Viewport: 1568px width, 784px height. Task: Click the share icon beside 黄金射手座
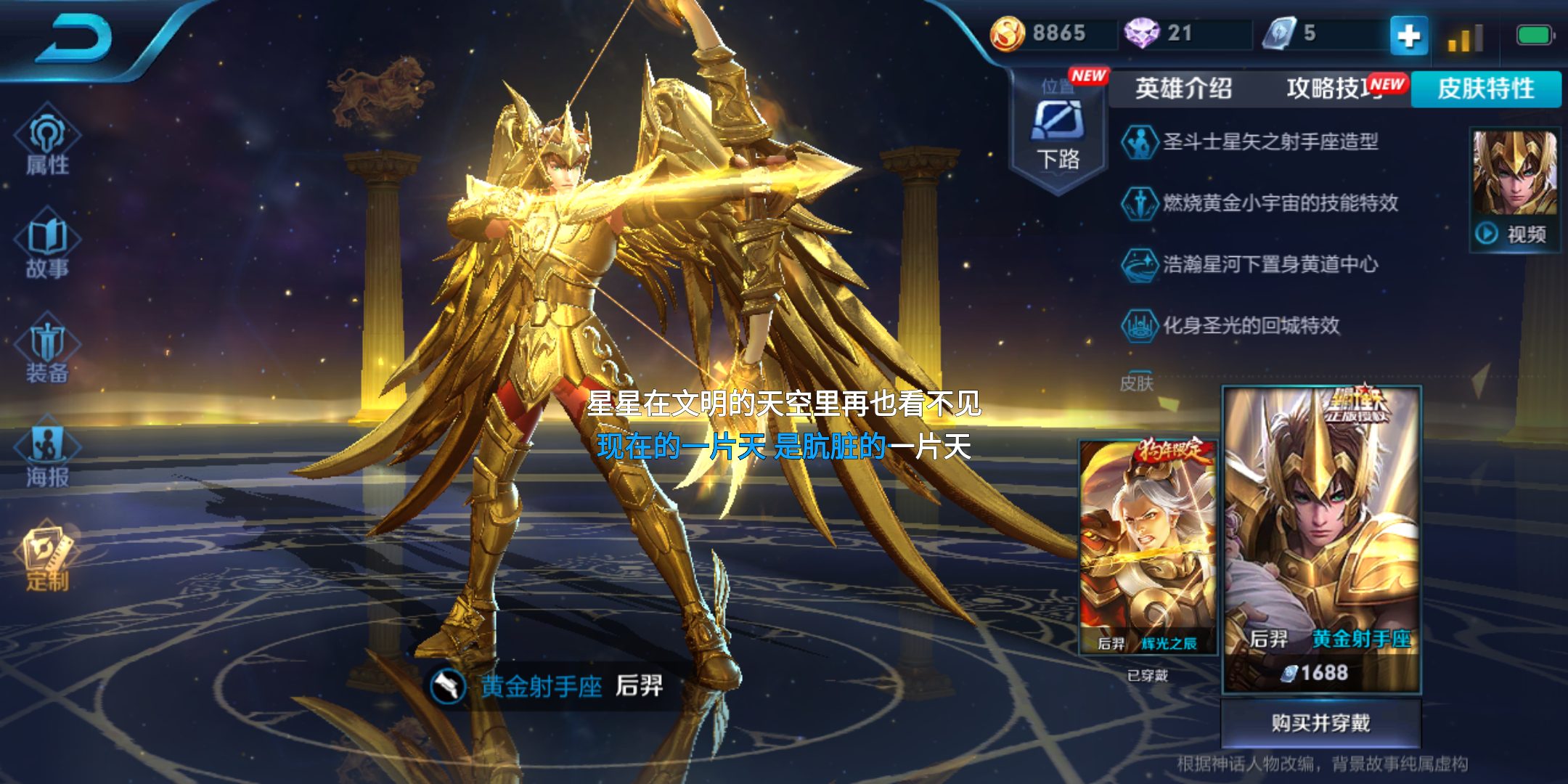(448, 686)
